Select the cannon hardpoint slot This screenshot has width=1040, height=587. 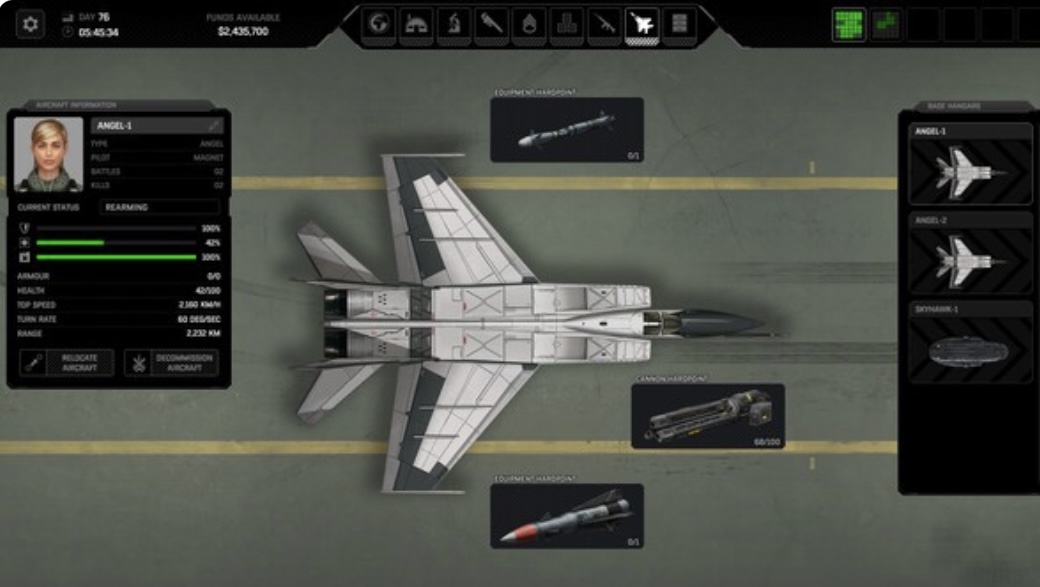click(x=708, y=416)
